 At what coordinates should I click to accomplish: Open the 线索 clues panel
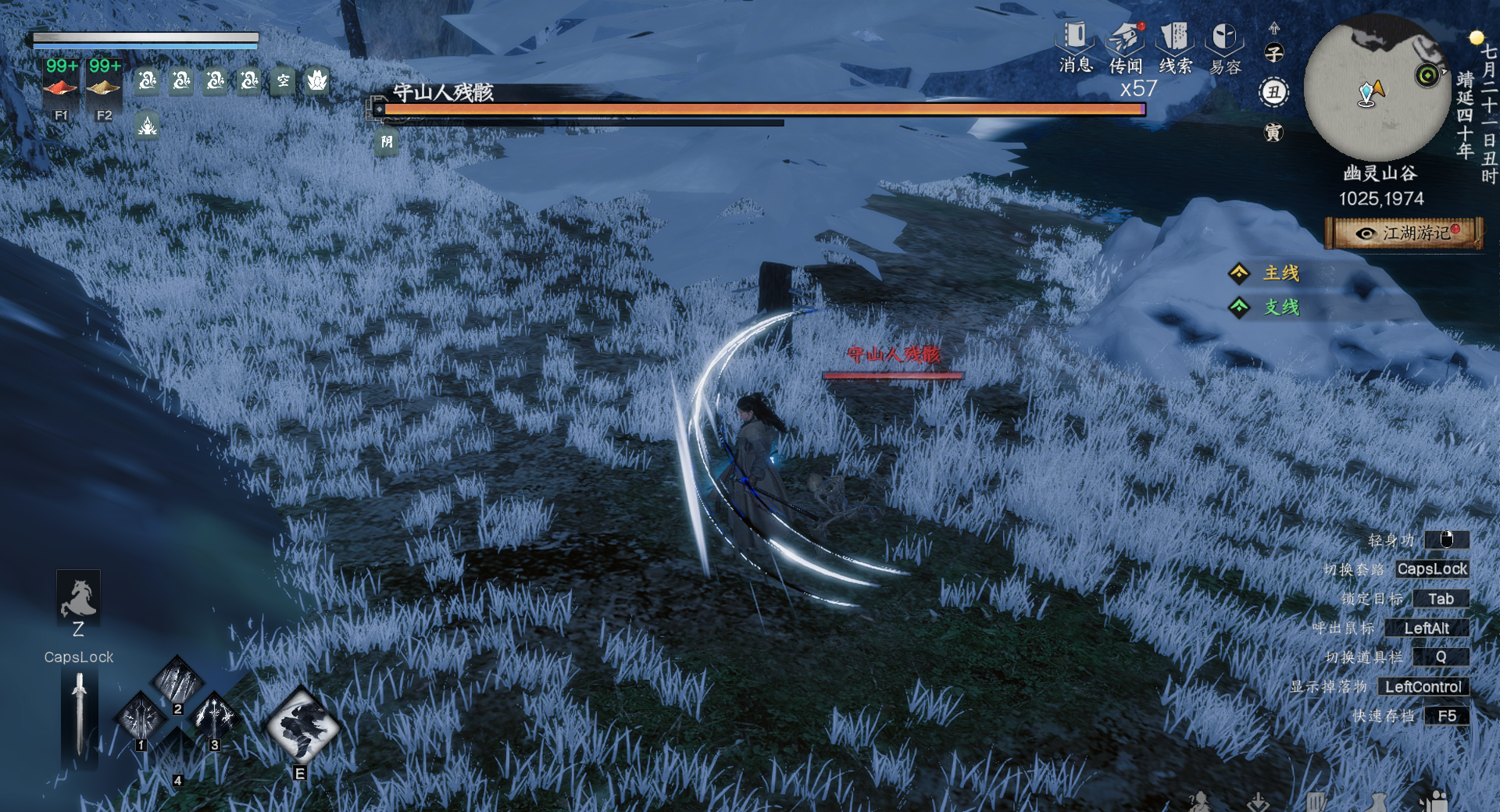tap(1175, 47)
